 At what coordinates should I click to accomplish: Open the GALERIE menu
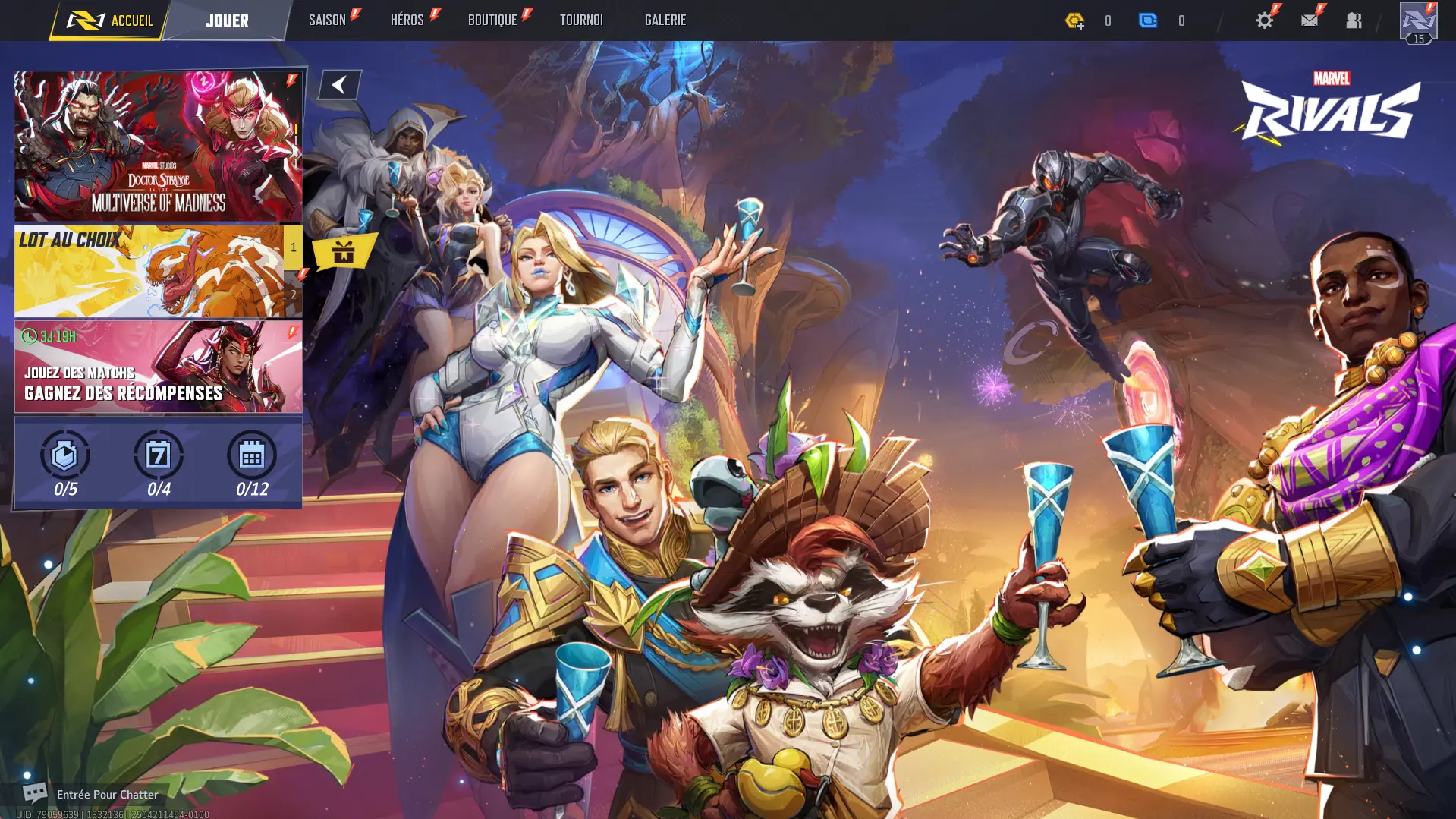point(665,20)
